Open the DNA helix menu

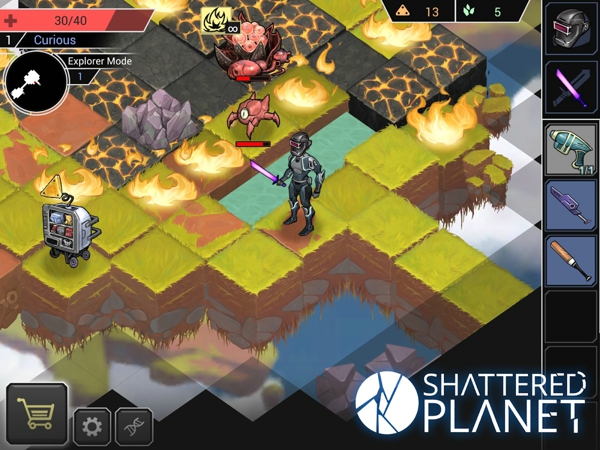click(134, 427)
